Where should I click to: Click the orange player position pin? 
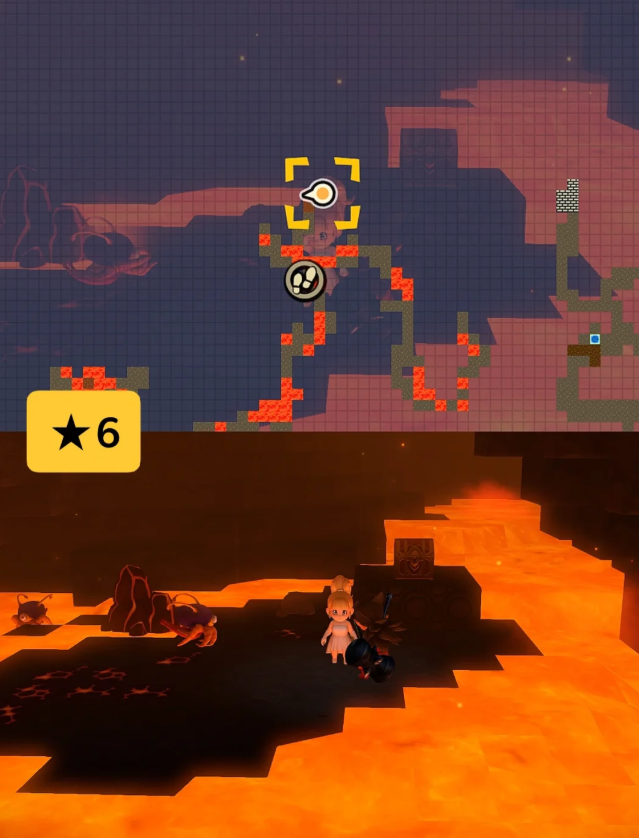(321, 193)
